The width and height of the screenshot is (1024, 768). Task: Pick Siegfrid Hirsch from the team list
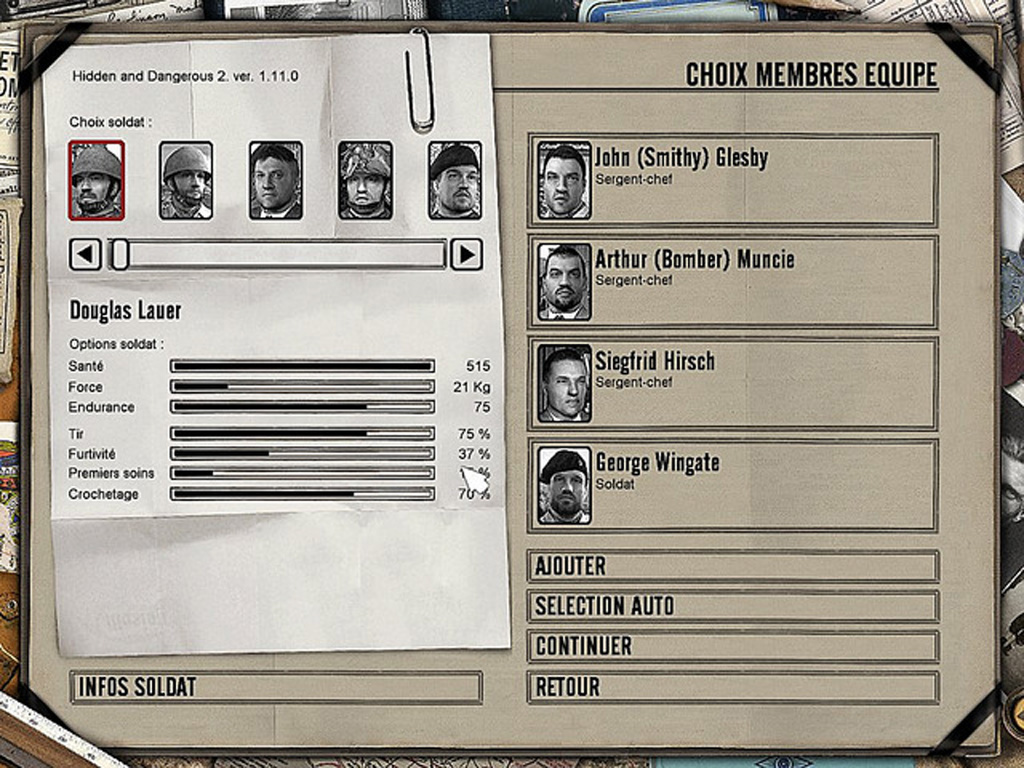(x=733, y=384)
